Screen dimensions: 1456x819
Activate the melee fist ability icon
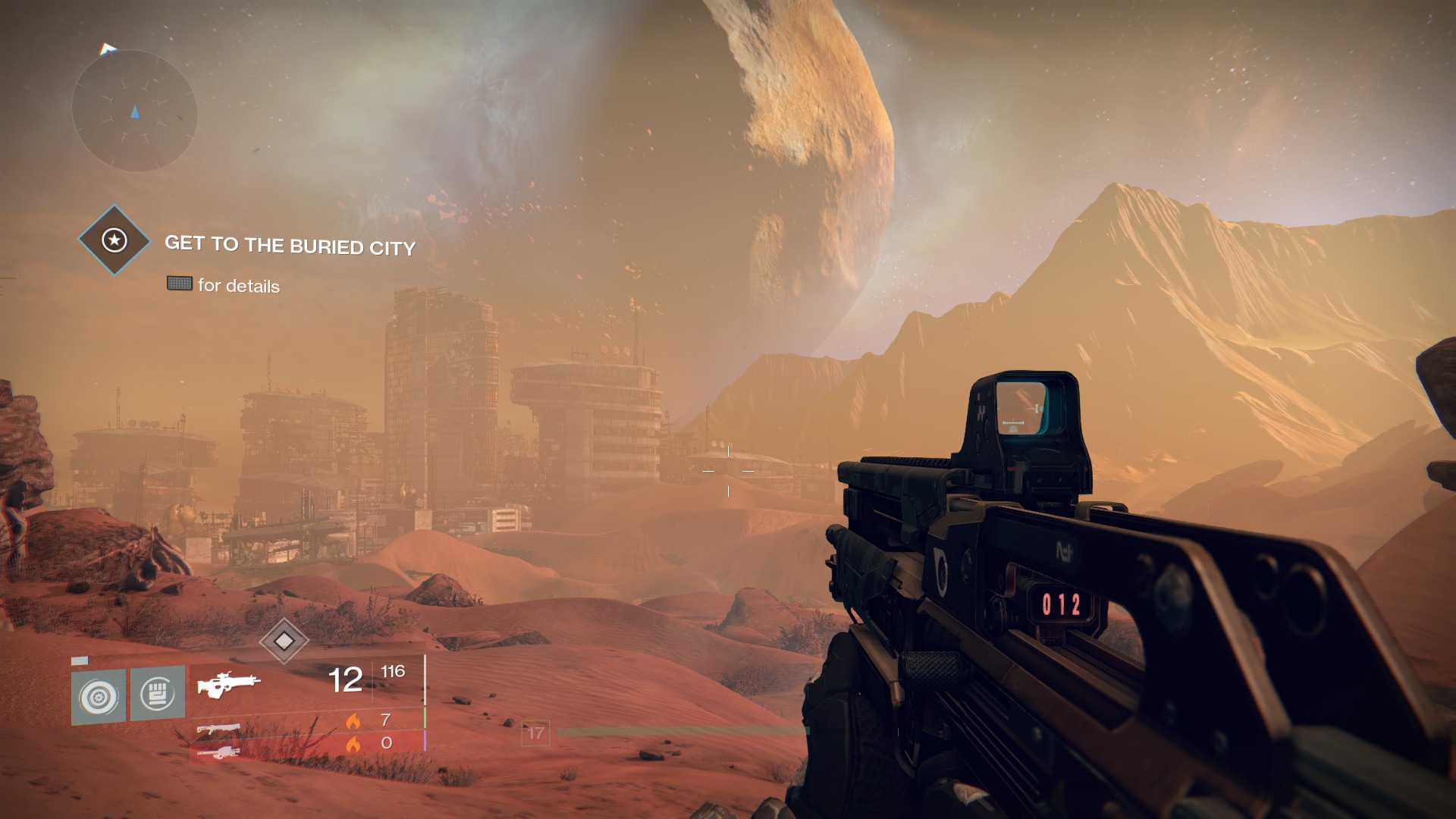click(158, 693)
